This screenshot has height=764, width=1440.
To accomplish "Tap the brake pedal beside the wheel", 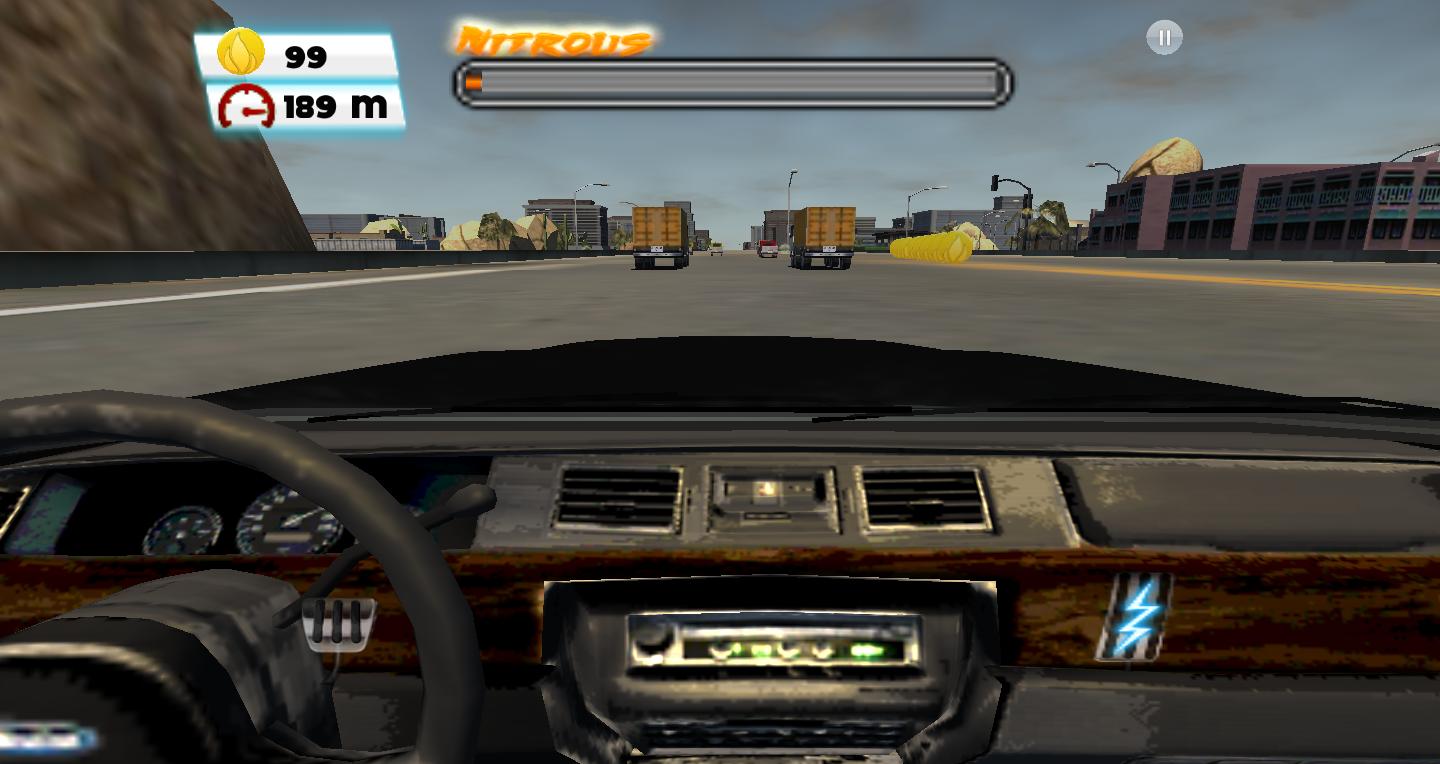I will (338, 623).
